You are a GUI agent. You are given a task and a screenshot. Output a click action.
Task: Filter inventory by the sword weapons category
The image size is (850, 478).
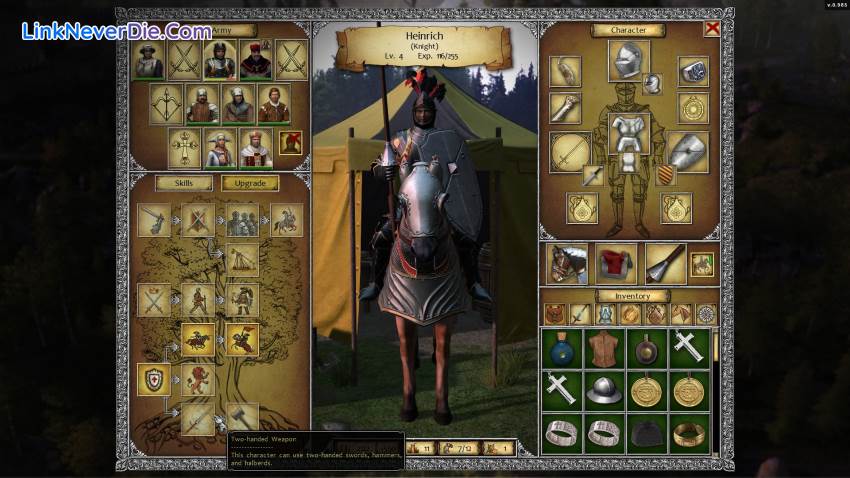pos(581,314)
